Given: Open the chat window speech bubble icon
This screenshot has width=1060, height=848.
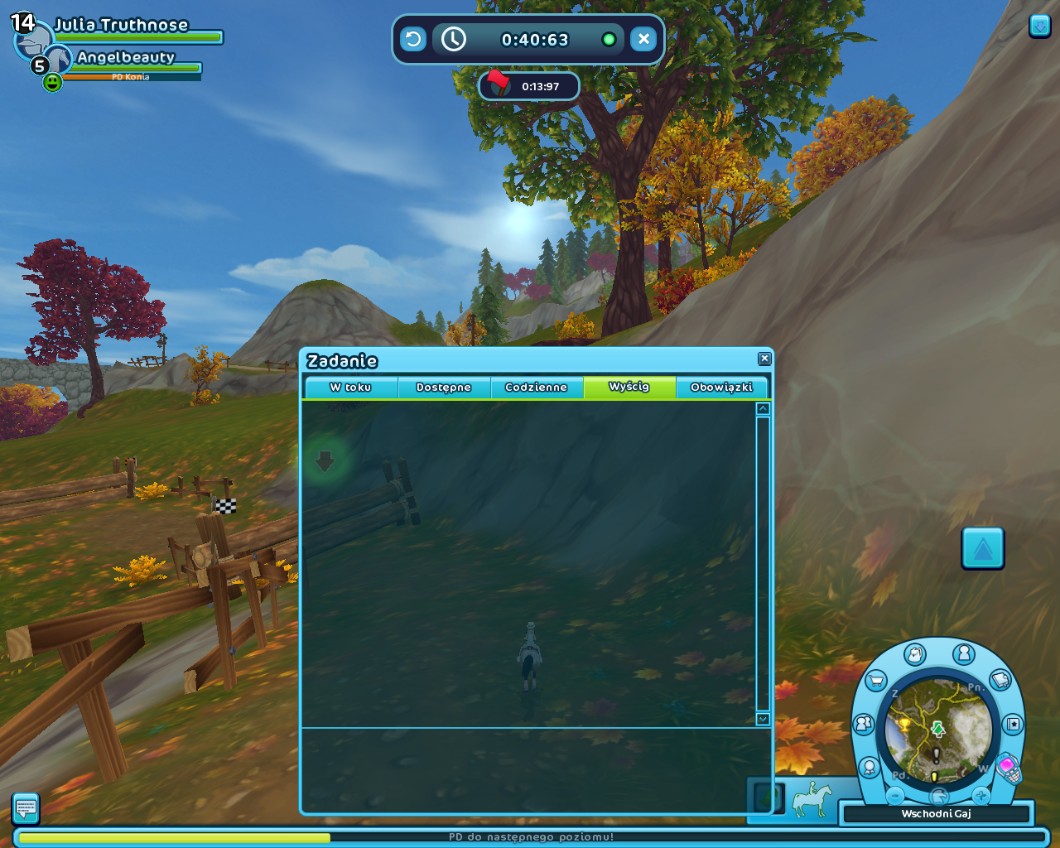Looking at the screenshot, I should 25,806.
